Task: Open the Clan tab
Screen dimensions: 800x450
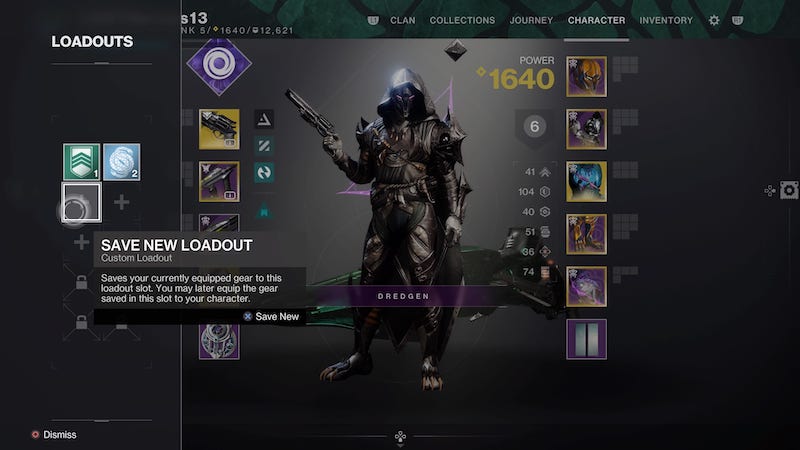Action: point(402,20)
